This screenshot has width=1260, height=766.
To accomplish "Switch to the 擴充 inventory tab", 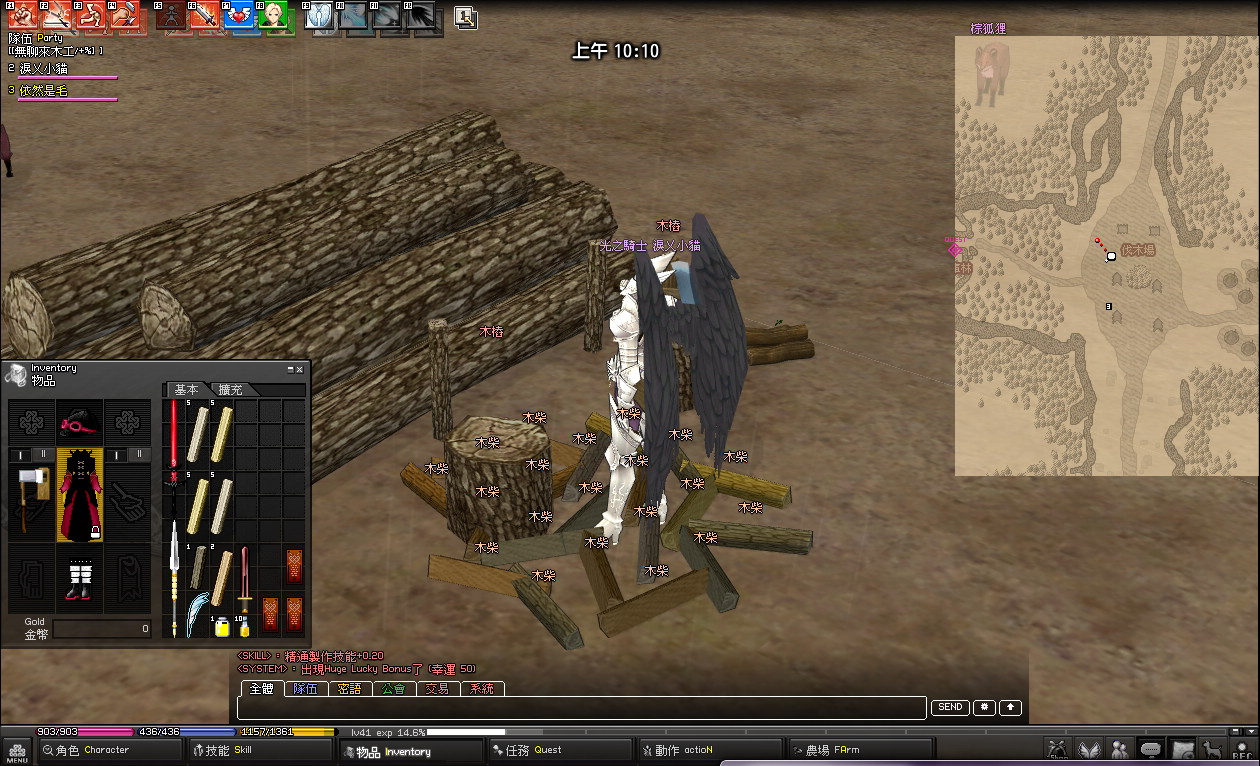I will click(231, 390).
